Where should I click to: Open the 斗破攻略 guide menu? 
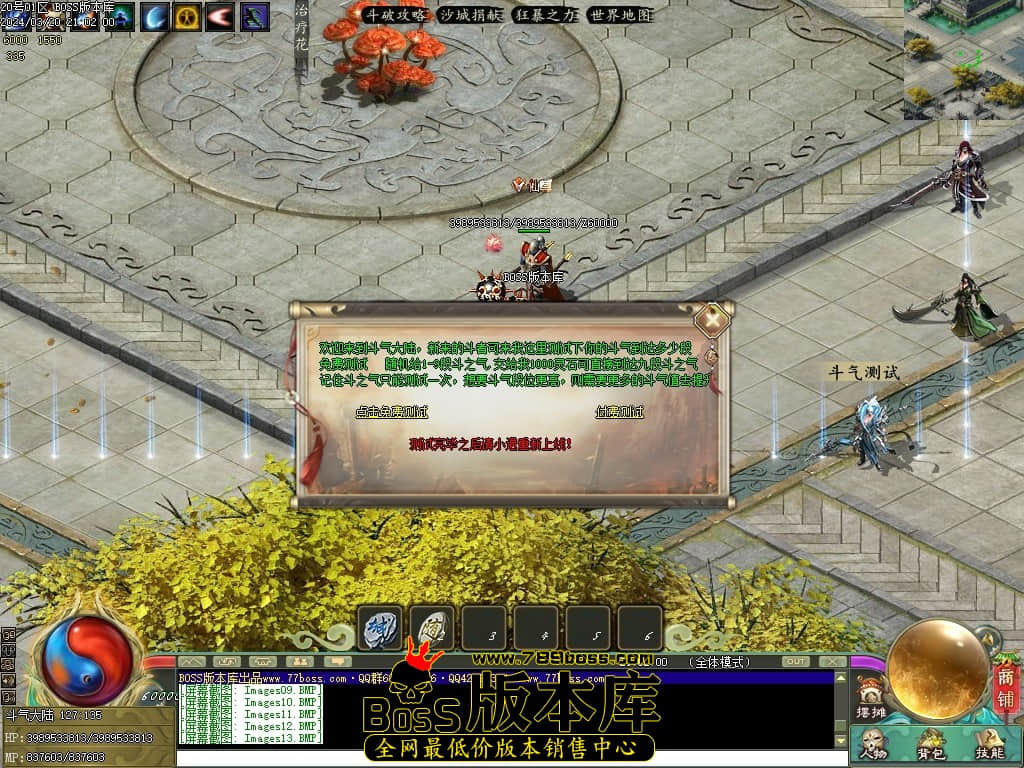coord(393,15)
